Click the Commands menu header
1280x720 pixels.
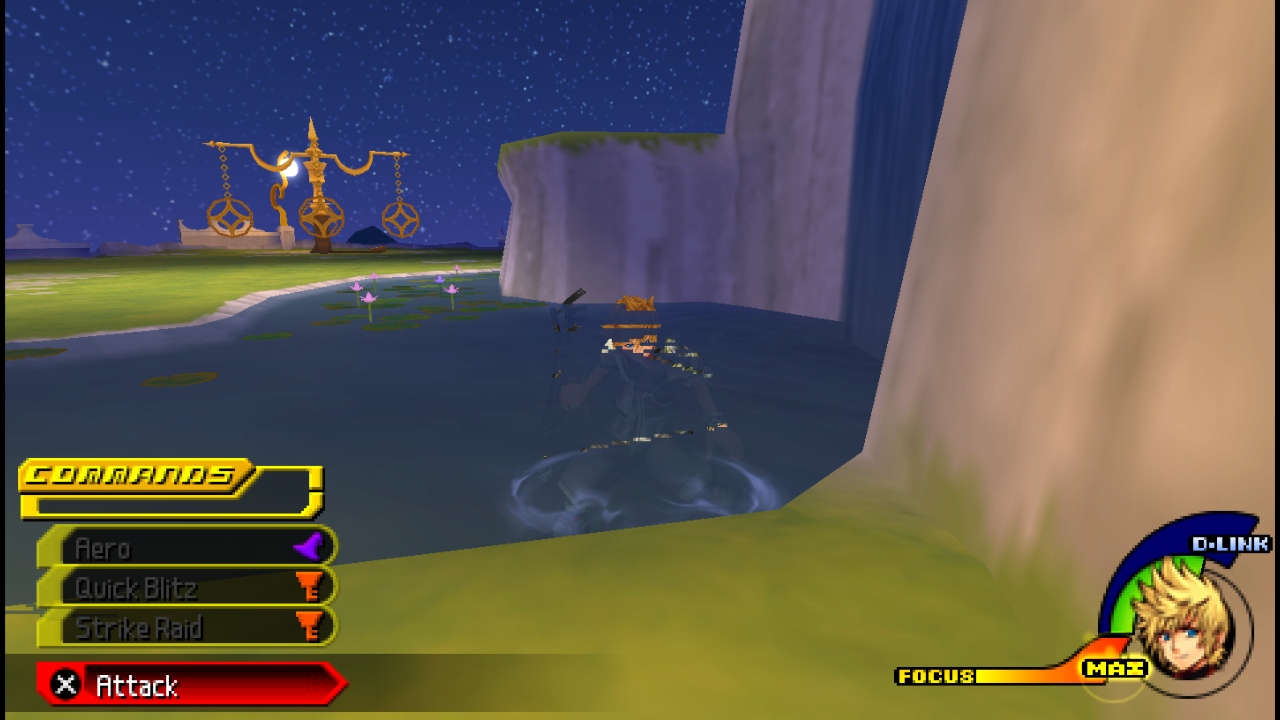click(140, 475)
